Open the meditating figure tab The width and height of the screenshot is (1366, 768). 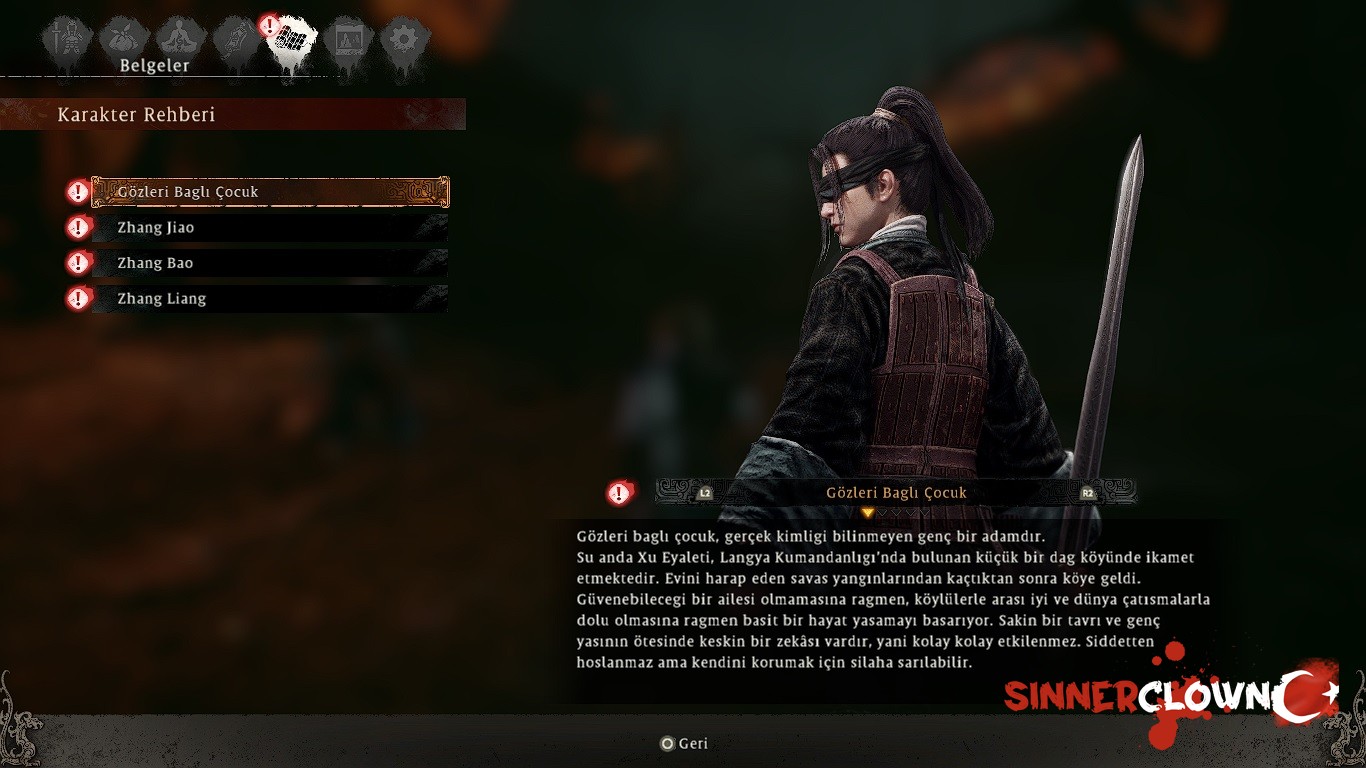[181, 39]
